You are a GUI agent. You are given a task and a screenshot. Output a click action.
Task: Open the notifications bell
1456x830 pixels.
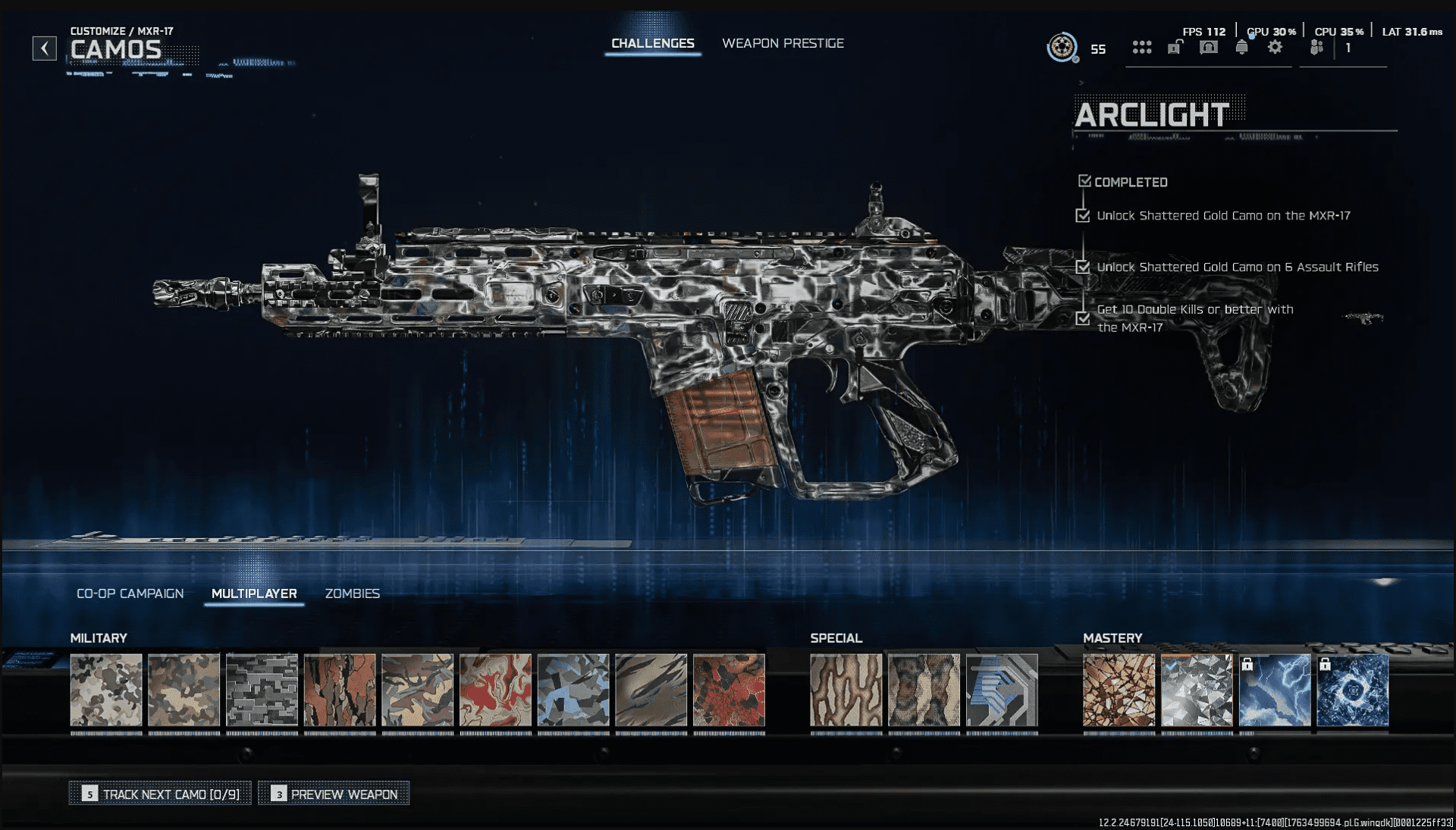pos(1244,47)
